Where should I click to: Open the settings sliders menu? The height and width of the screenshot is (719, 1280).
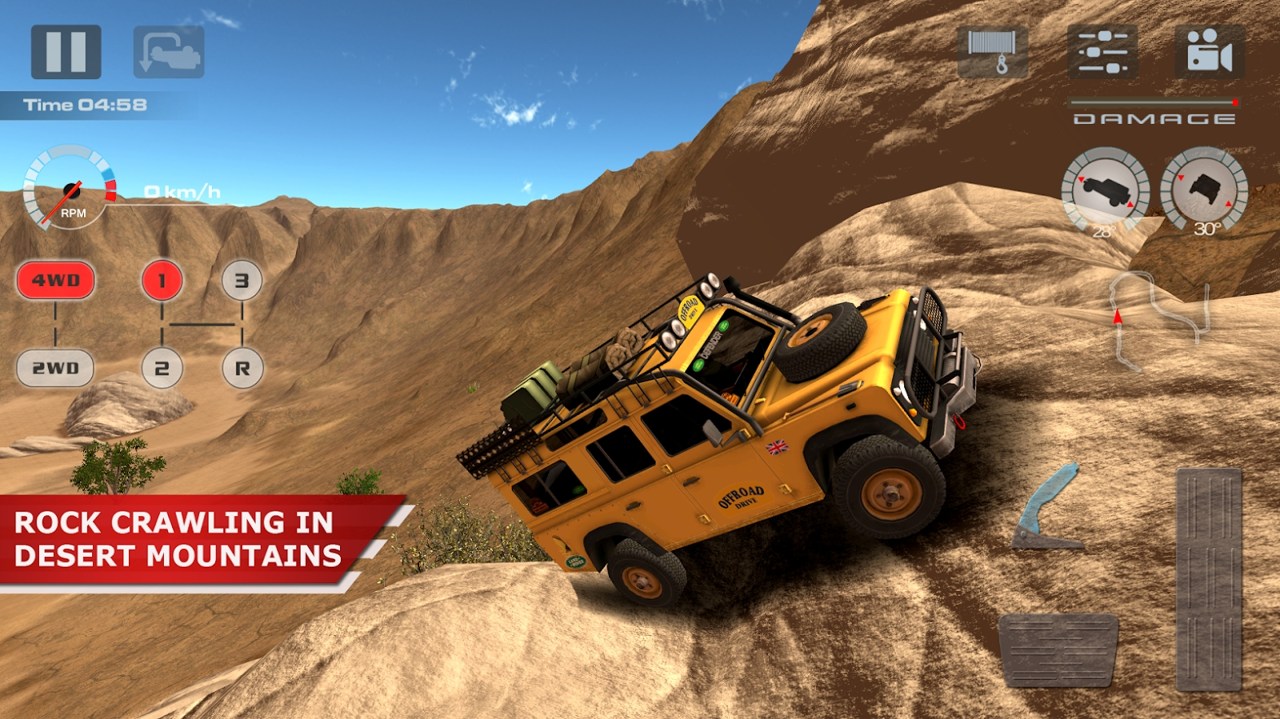pyautogui.click(x=1103, y=52)
